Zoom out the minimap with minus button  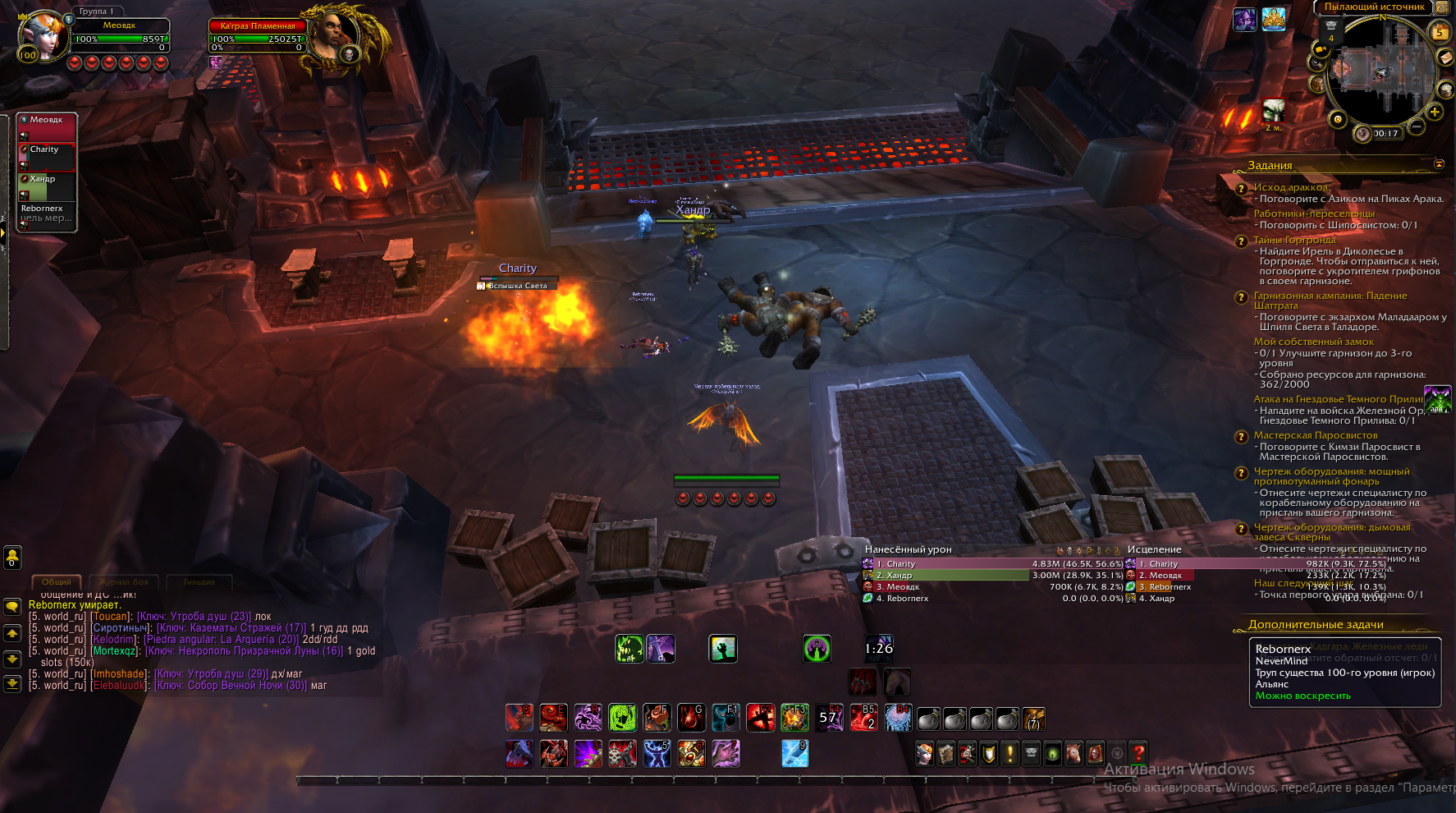click(x=1416, y=127)
